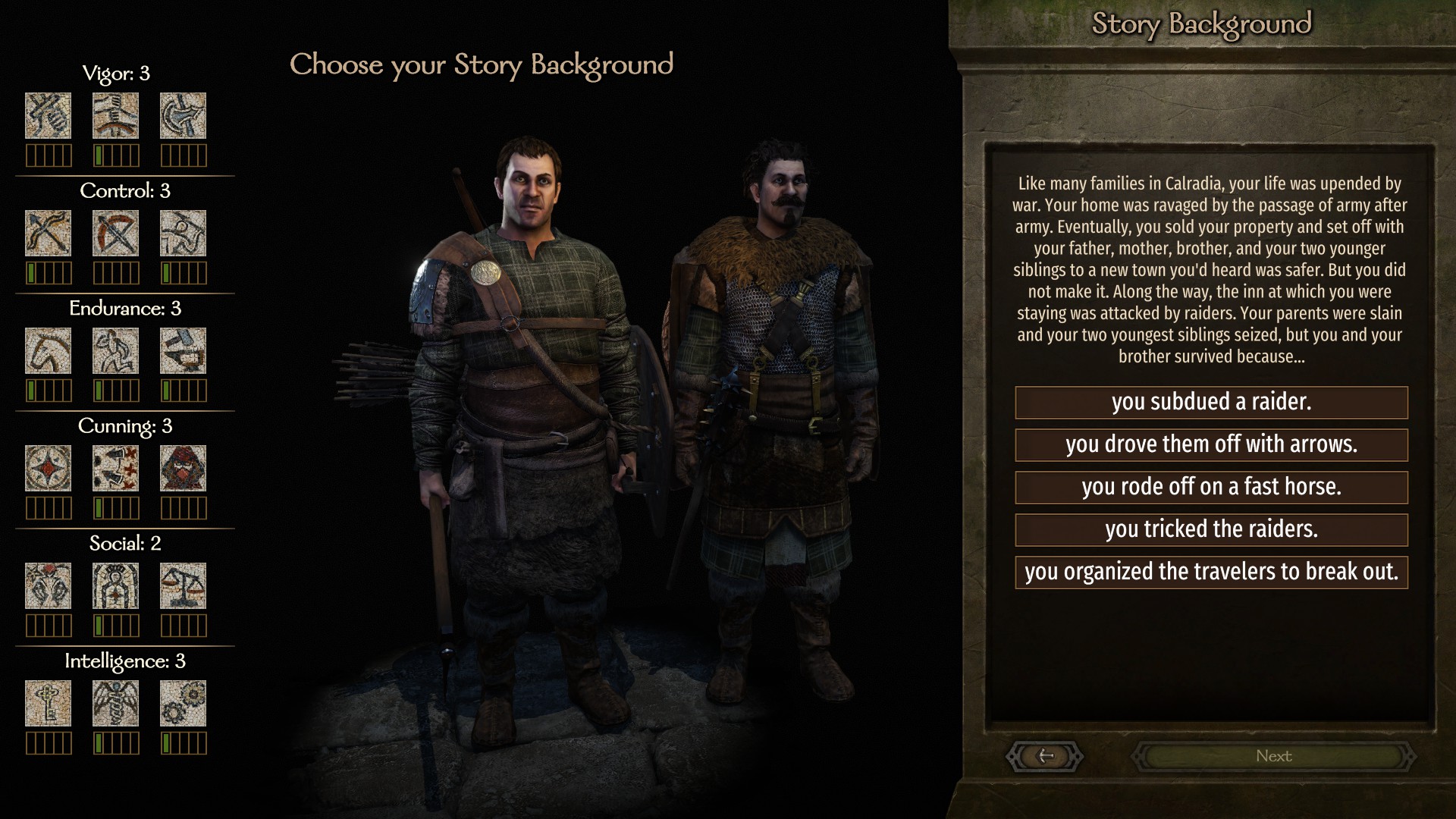The image size is (1456, 819).
Task: Select "you organized the travelers to break out."
Action: click(x=1211, y=572)
